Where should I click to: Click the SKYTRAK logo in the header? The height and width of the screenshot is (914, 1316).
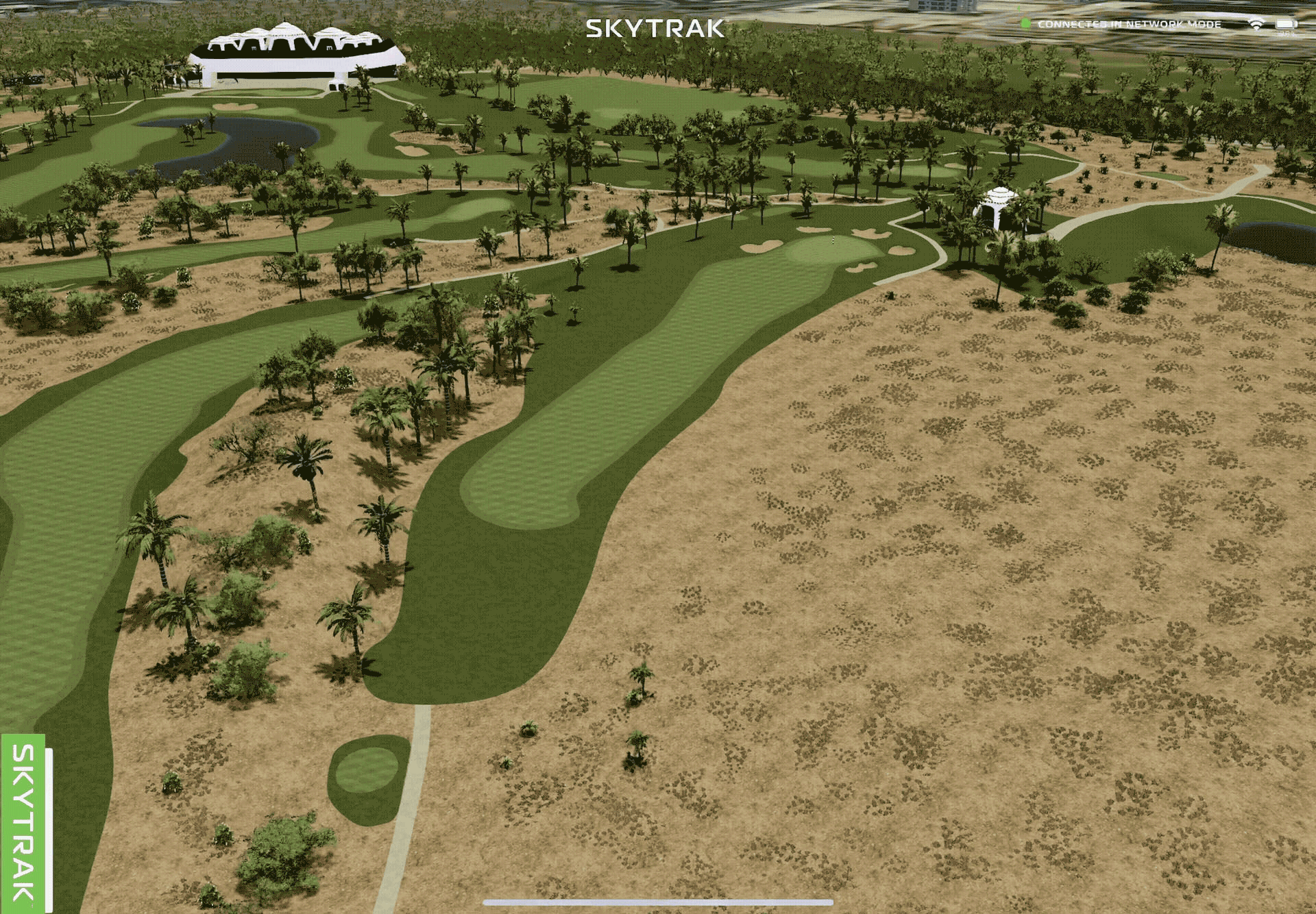655,28
